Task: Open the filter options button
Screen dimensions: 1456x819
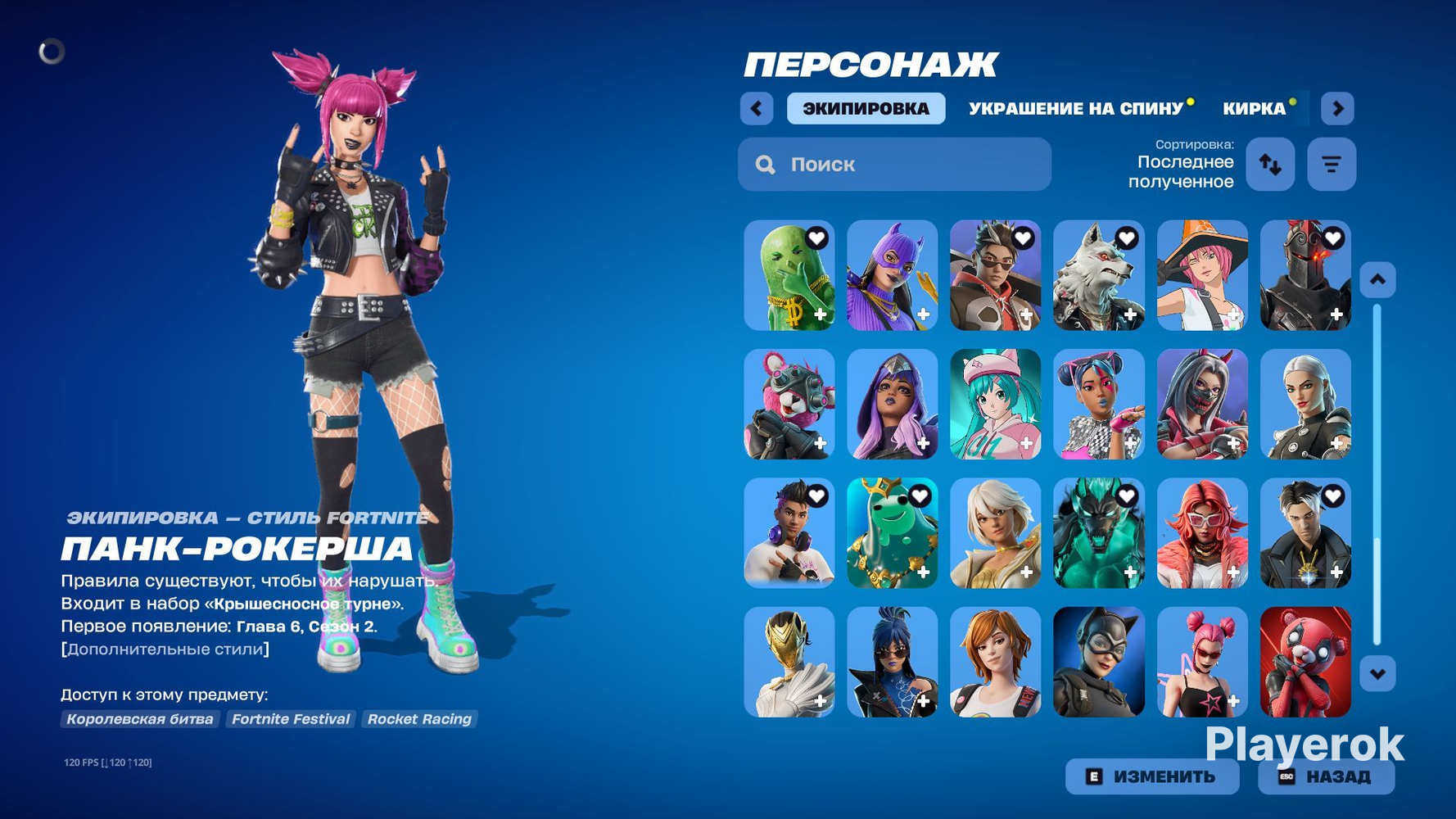Action: coord(1332,165)
